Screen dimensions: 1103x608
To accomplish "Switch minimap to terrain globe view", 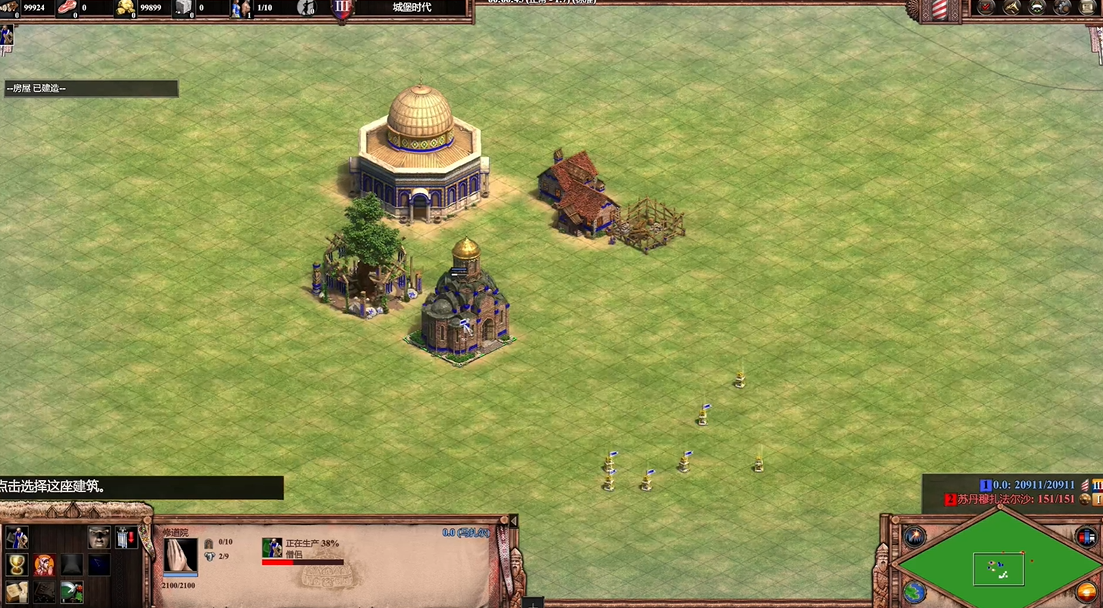I will pos(914,592).
